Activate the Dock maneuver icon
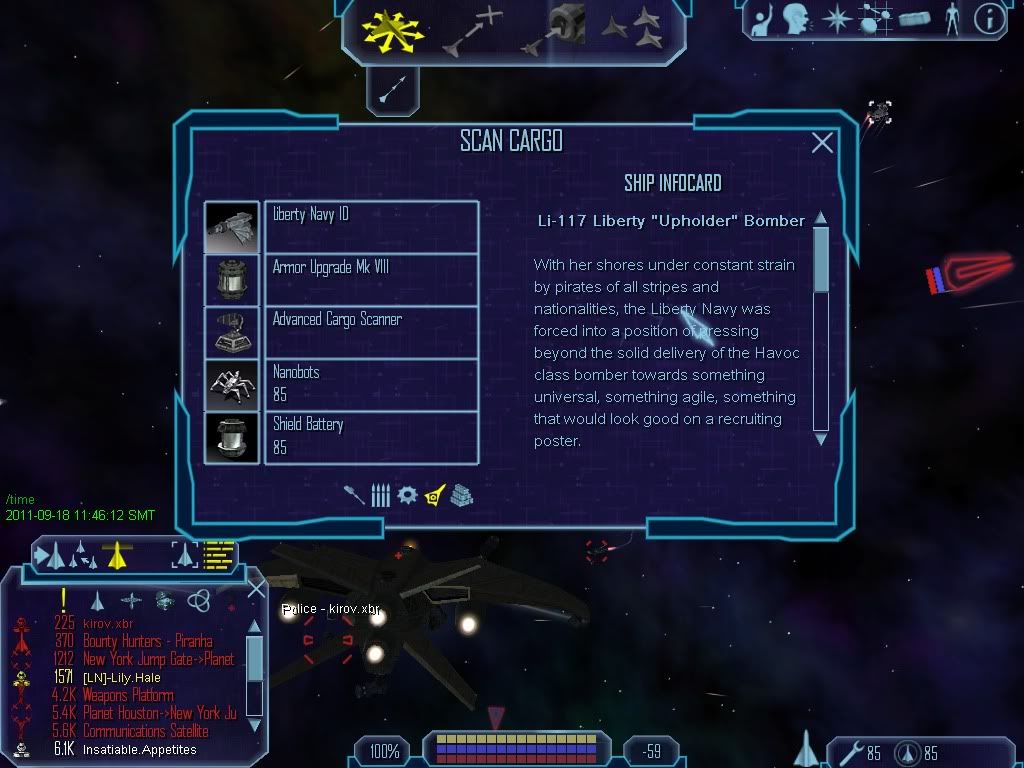 (x=553, y=30)
